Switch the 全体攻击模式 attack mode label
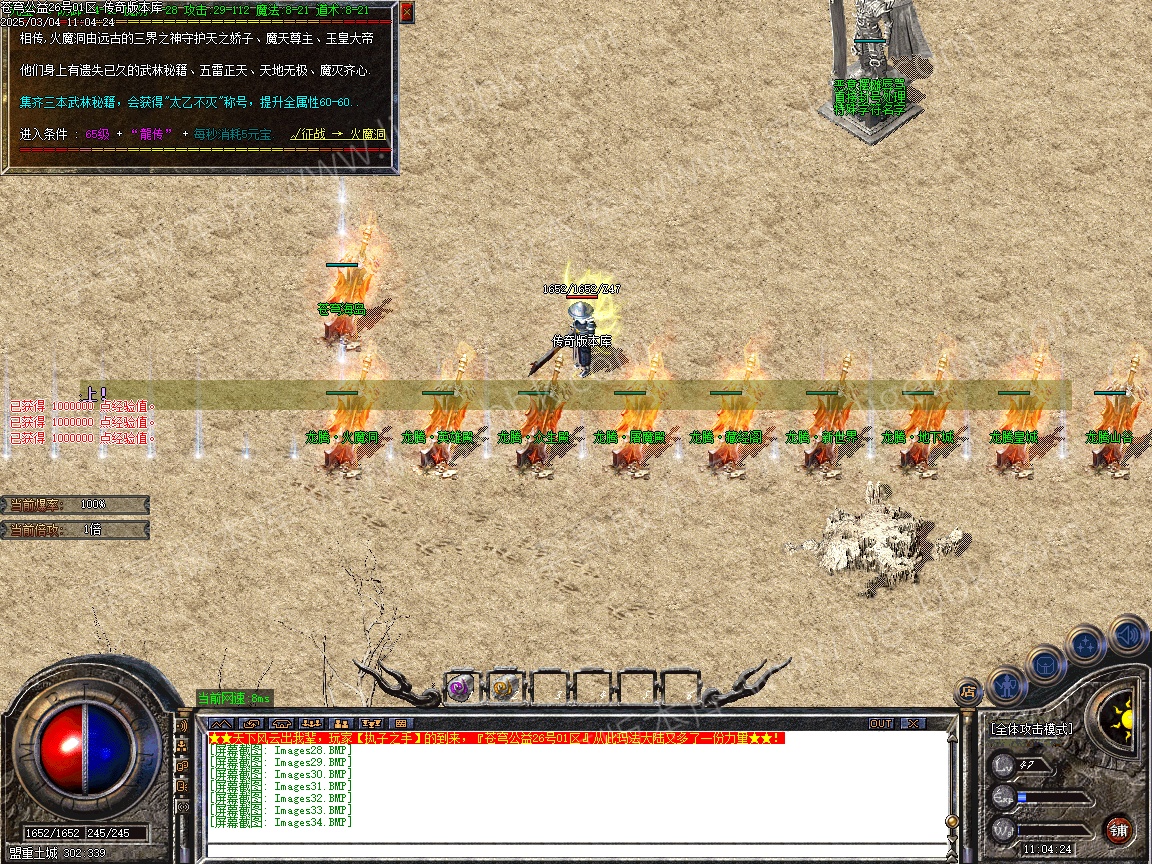The height and width of the screenshot is (864, 1152). click(x=1032, y=729)
